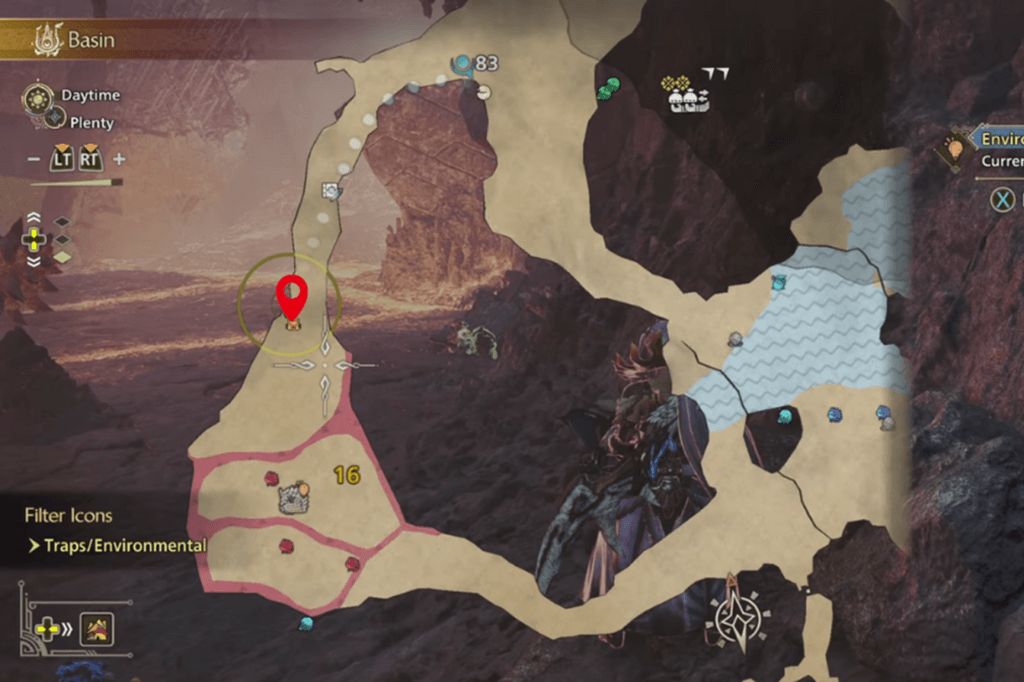Click the Daytime sun indicator icon
1024x682 pixels.
click(39, 97)
